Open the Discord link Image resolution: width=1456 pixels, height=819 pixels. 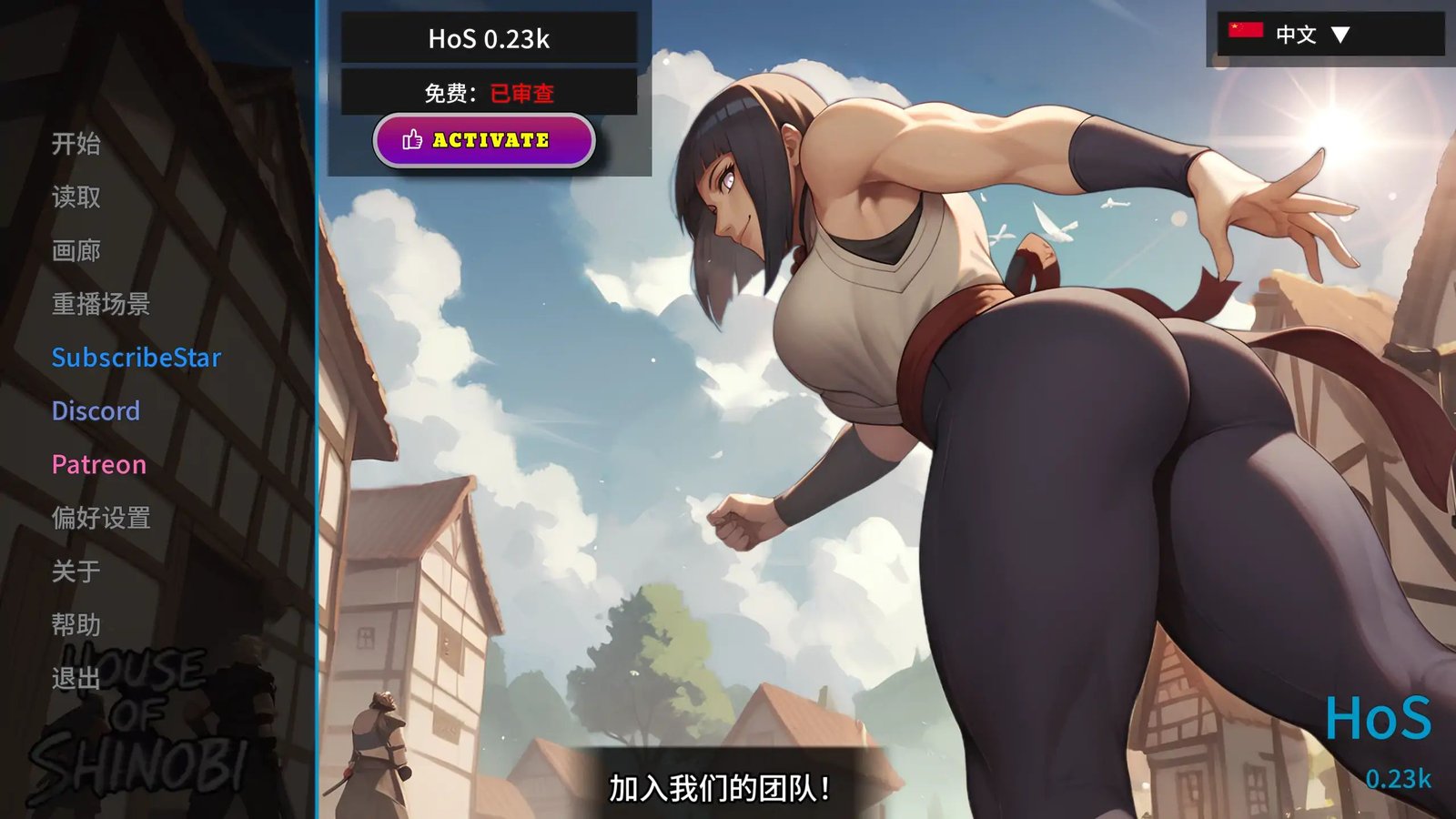click(x=96, y=411)
